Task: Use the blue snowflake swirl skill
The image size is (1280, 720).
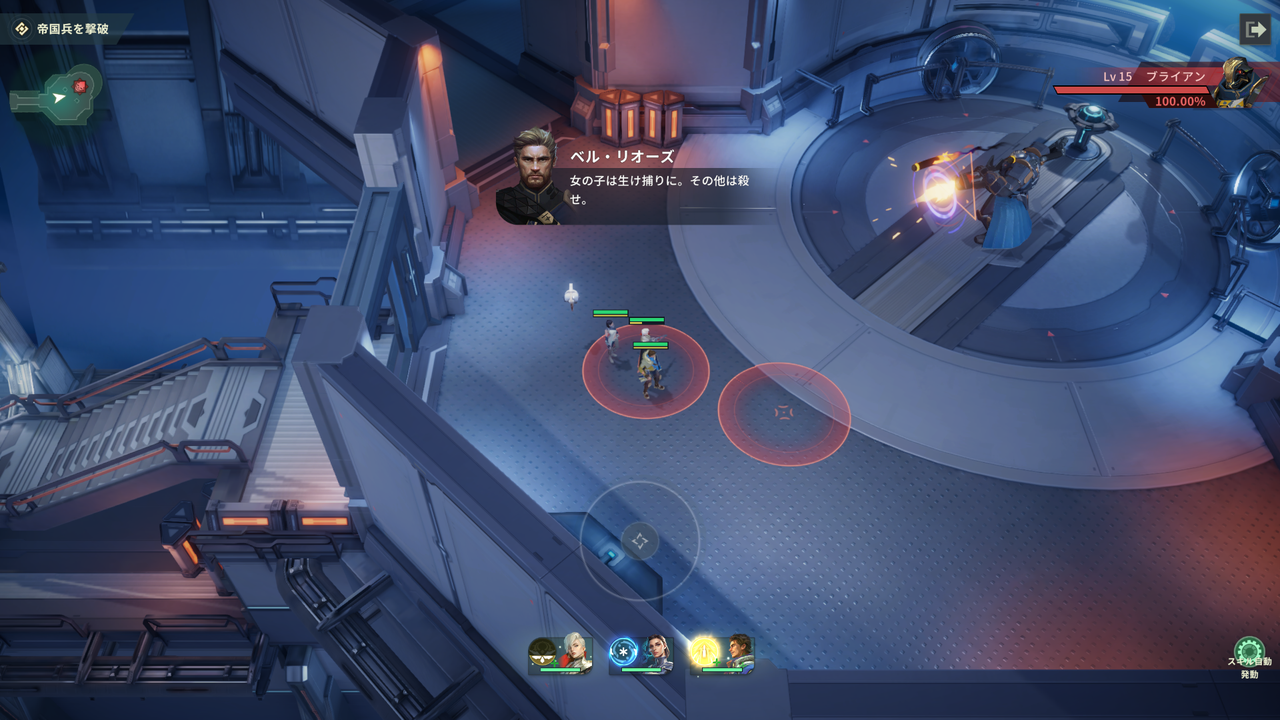Action: [x=624, y=652]
